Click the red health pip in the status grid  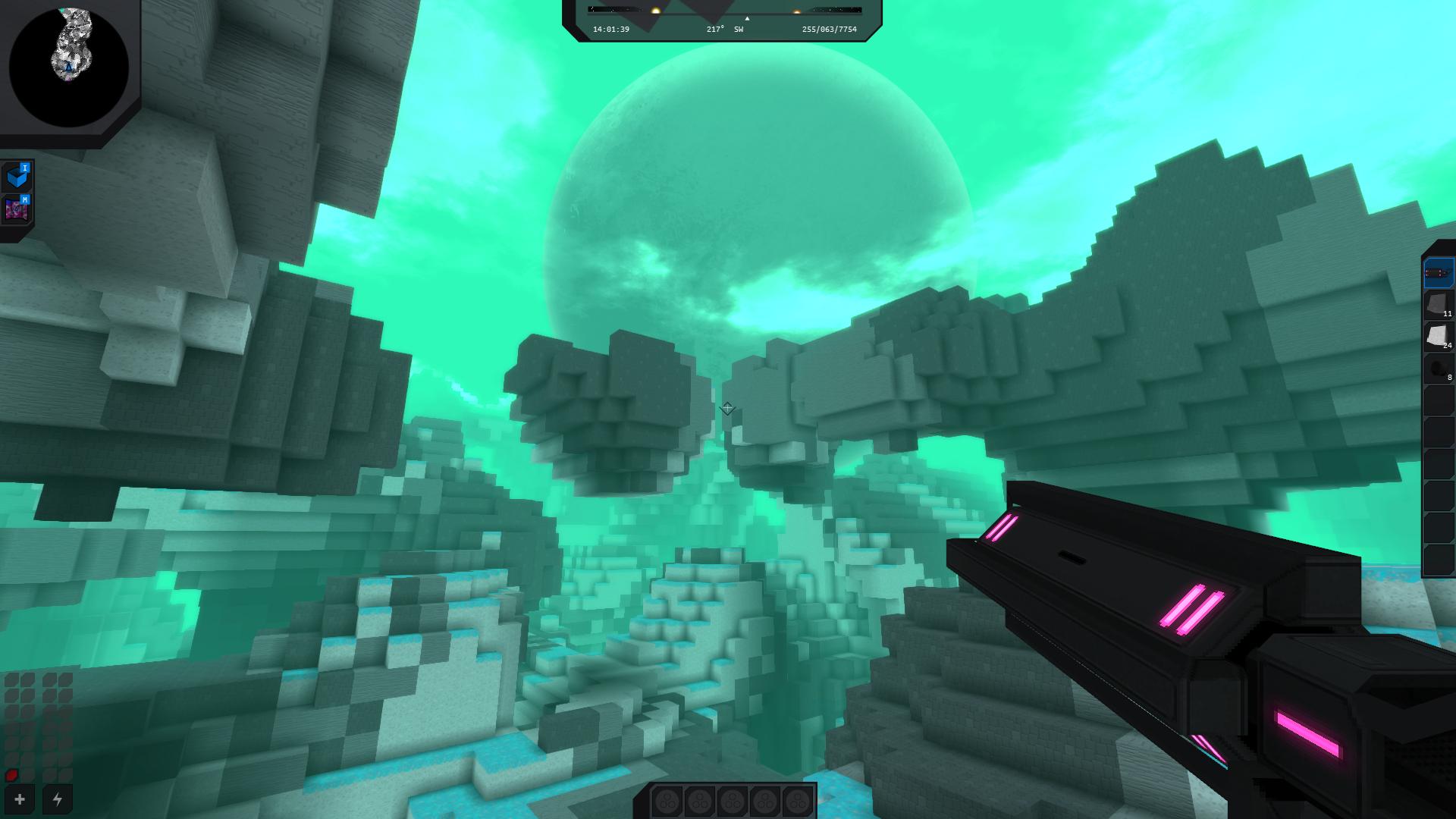(11, 775)
